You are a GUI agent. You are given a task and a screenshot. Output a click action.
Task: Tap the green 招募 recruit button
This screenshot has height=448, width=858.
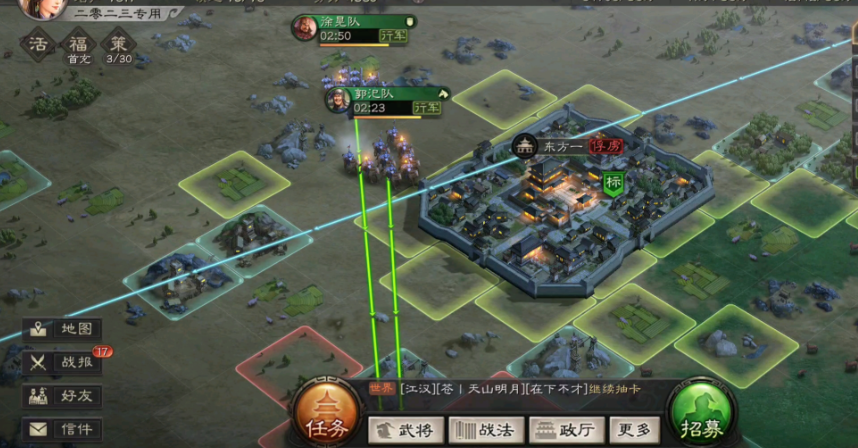pos(703,414)
